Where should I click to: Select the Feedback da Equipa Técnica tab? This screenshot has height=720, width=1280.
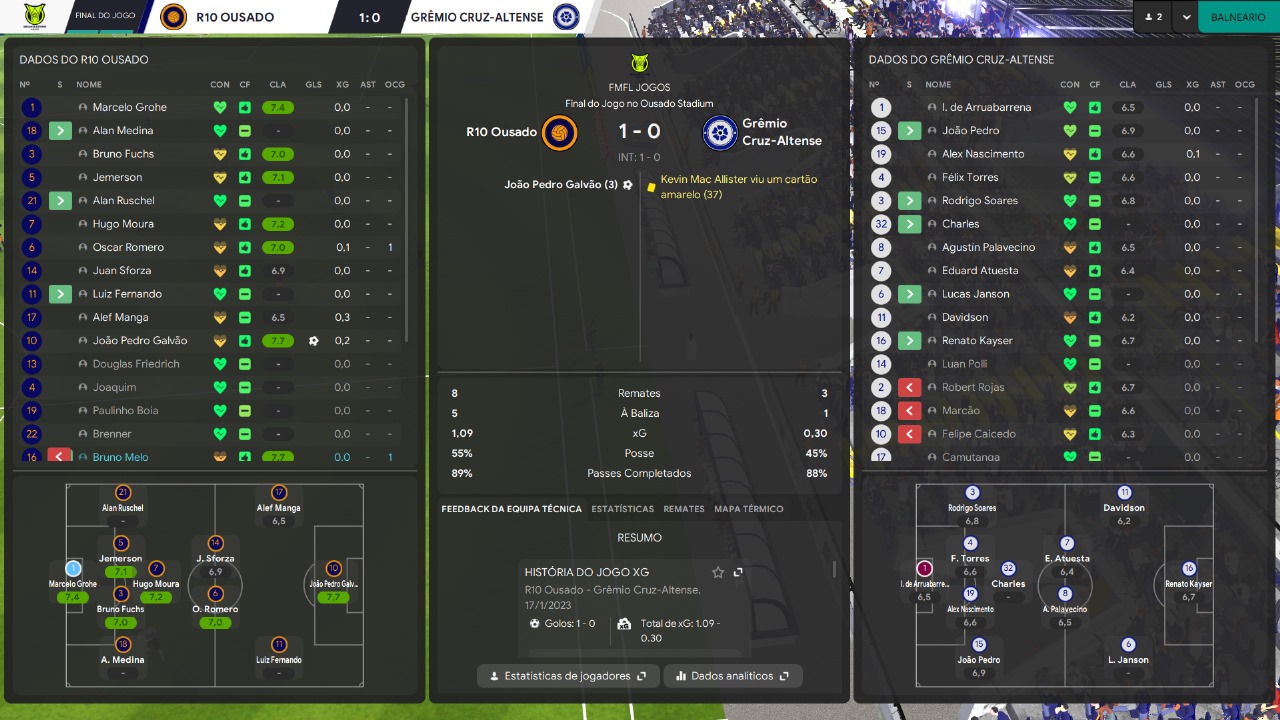point(511,509)
